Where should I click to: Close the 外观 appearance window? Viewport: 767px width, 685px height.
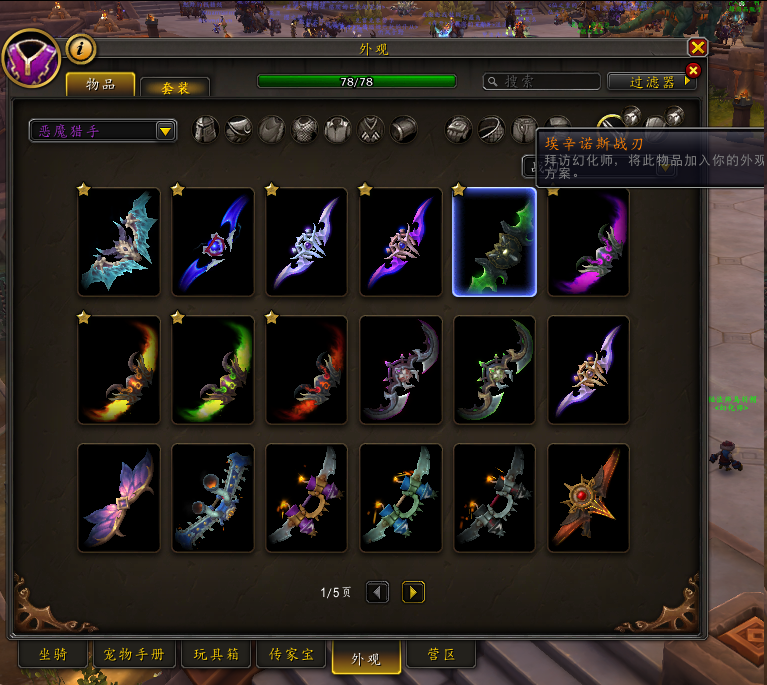[x=697, y=47]
